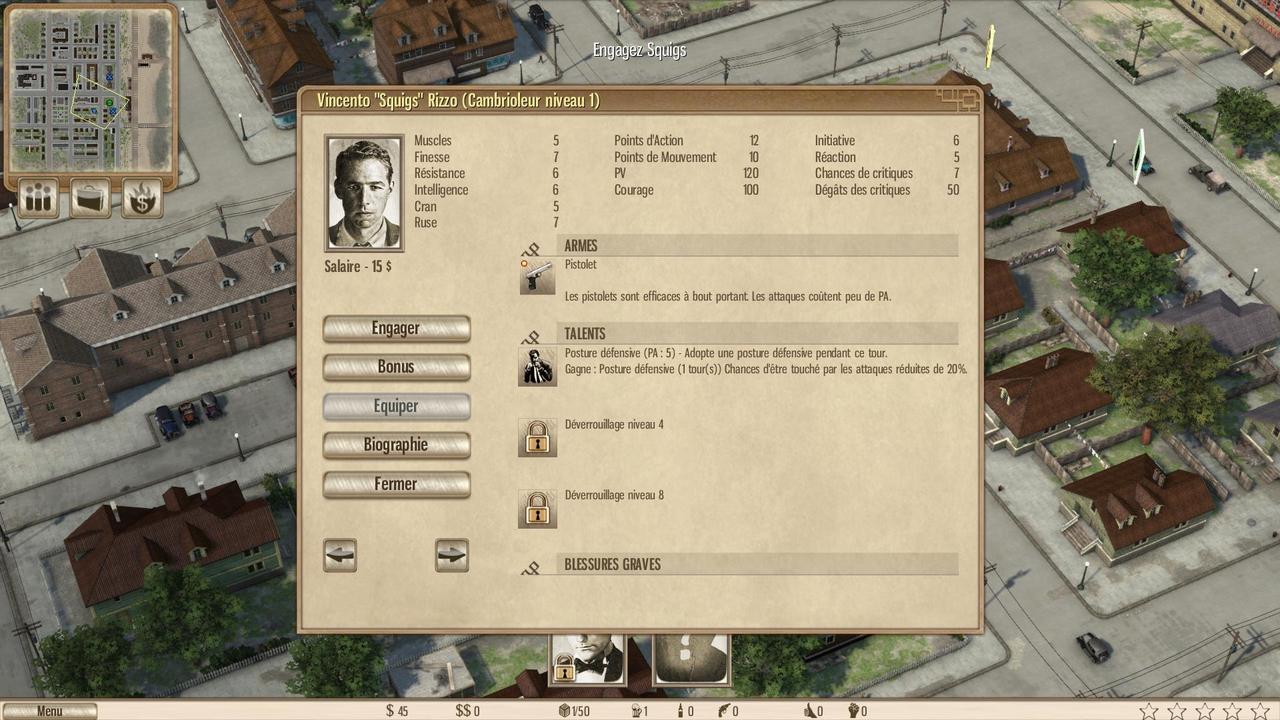Click the Equiper button
The width and height of the screenshot is (1280, 720).
pyautogui.click(x=396, y=406)
